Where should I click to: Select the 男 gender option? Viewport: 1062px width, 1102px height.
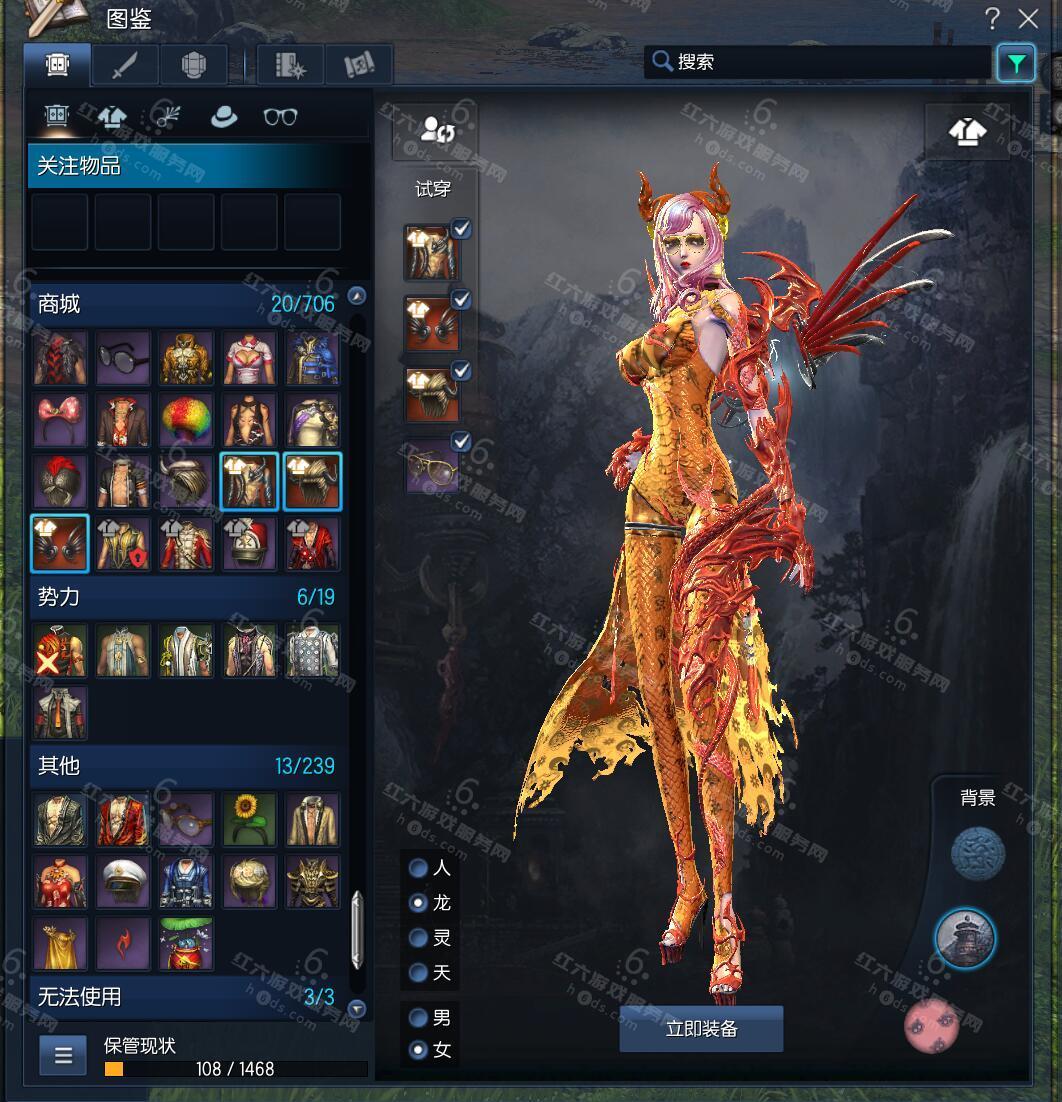click(x=419, y=1018)
